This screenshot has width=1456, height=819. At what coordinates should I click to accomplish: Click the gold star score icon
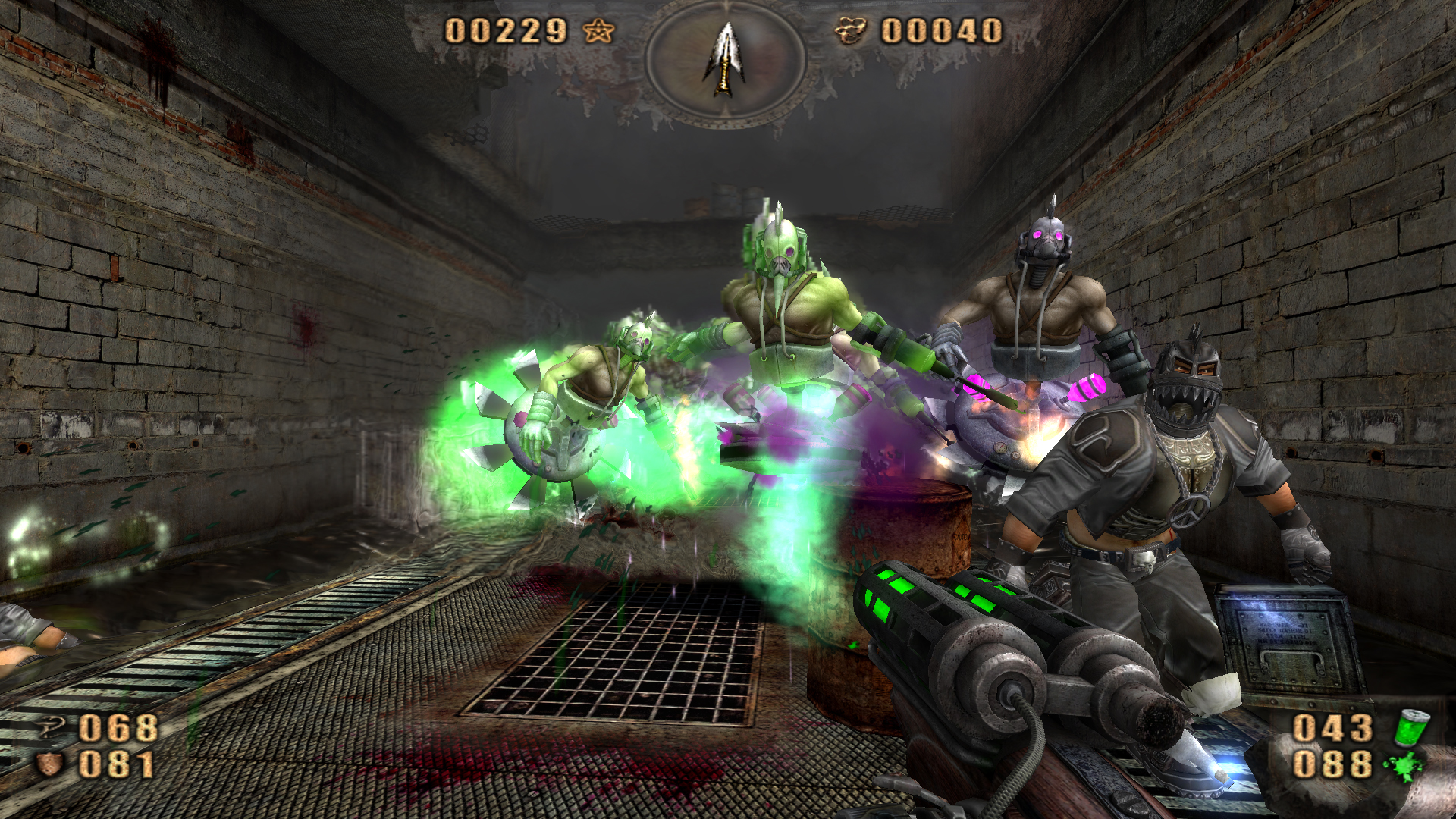click(x=599, y=31)
